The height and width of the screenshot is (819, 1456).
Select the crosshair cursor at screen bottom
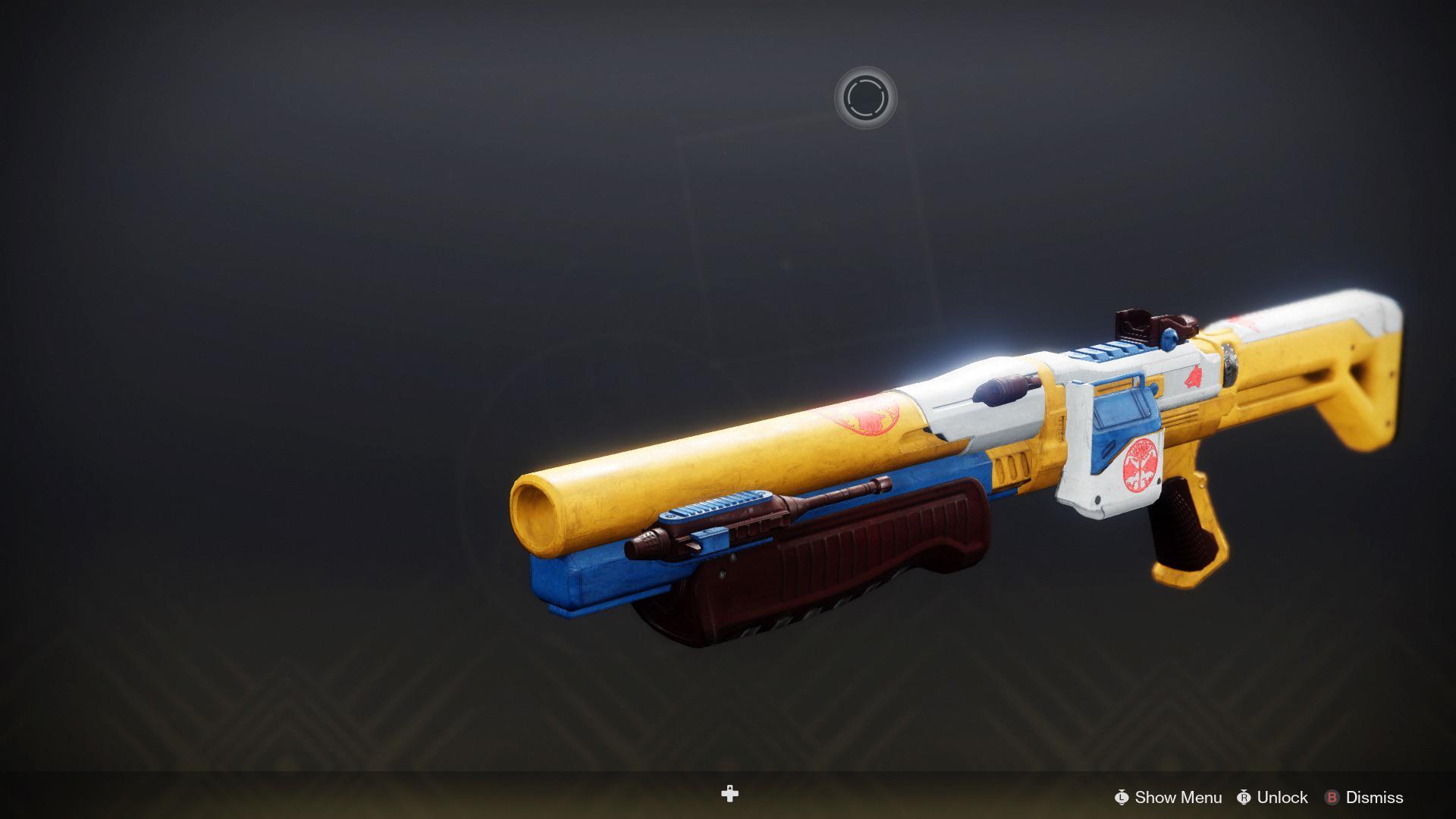730,793
